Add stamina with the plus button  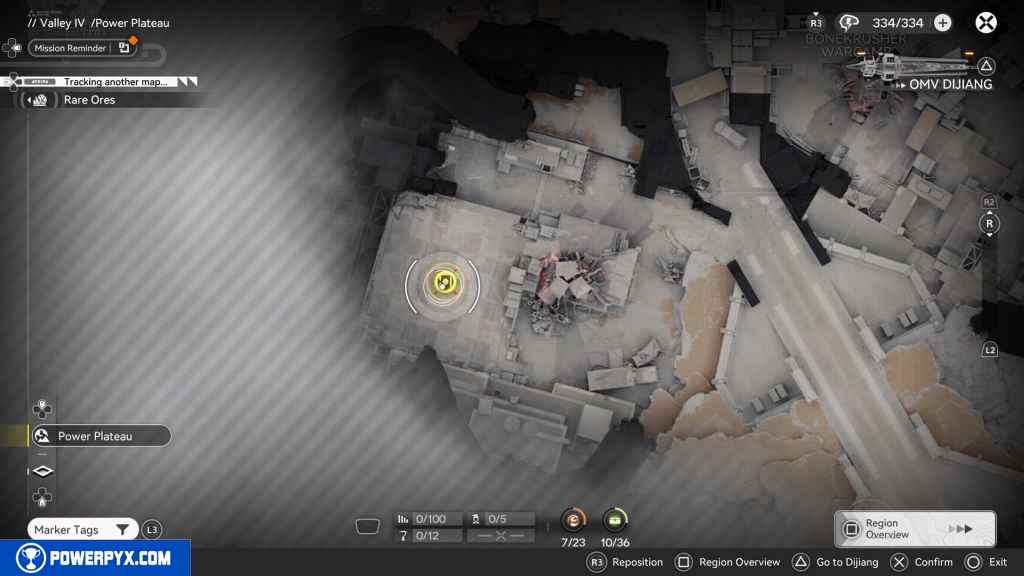pyautogui.click(x=942, y=23)
